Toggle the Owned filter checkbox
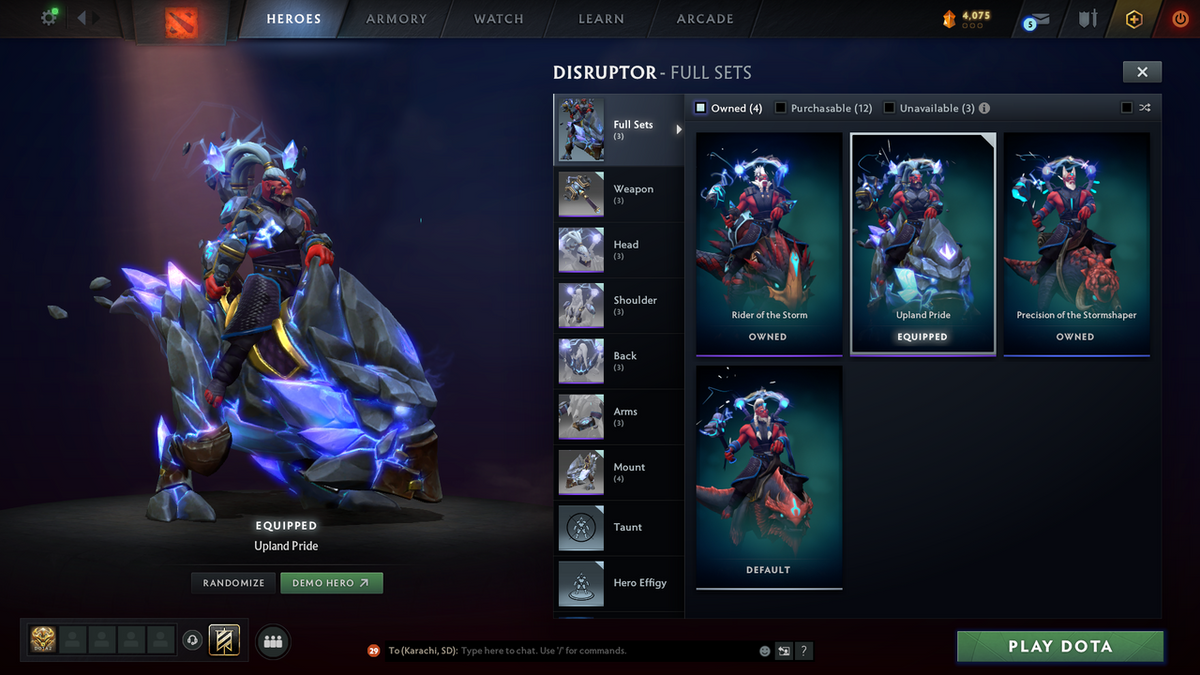The width and height of the screenshot is (1200, 675). (x=701, y=108)
